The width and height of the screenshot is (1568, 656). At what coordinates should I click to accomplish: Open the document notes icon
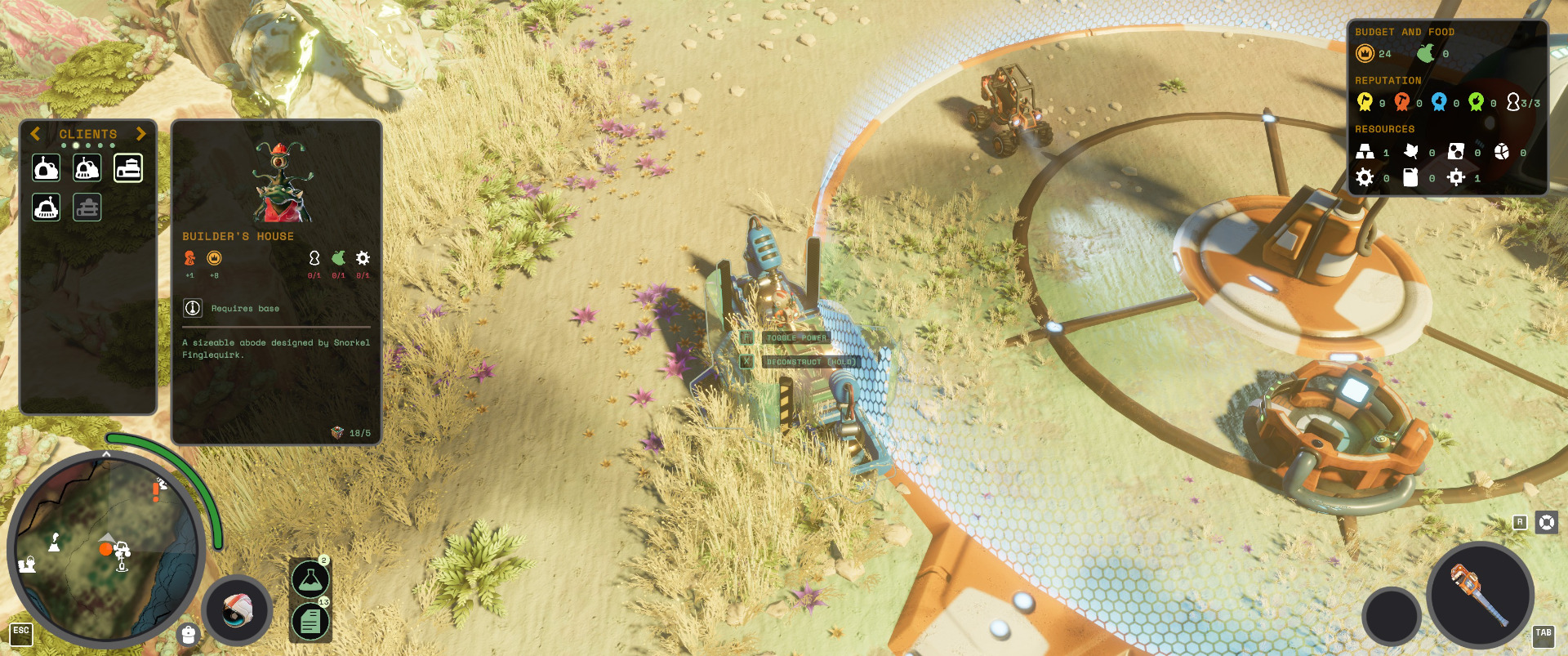tap(310, 622)
